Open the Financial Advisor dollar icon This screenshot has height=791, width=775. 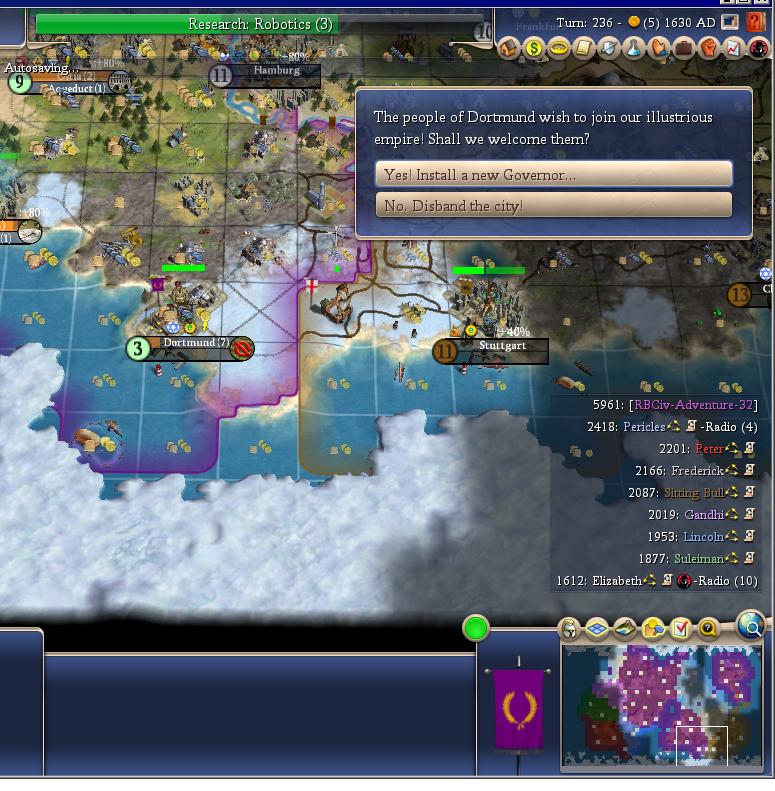pos(534,48)
